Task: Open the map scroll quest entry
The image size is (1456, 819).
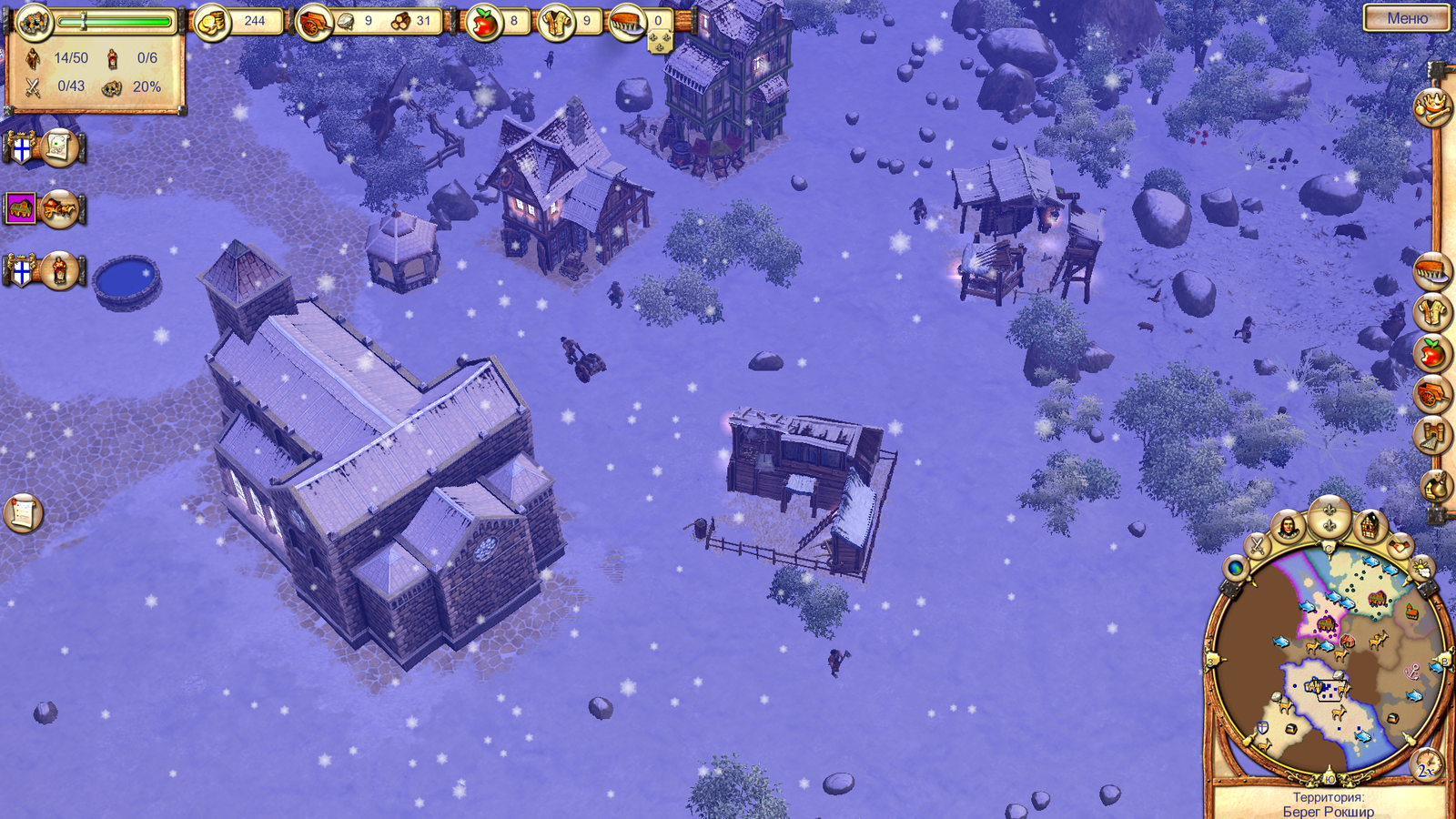Action: tap(59, 147)
